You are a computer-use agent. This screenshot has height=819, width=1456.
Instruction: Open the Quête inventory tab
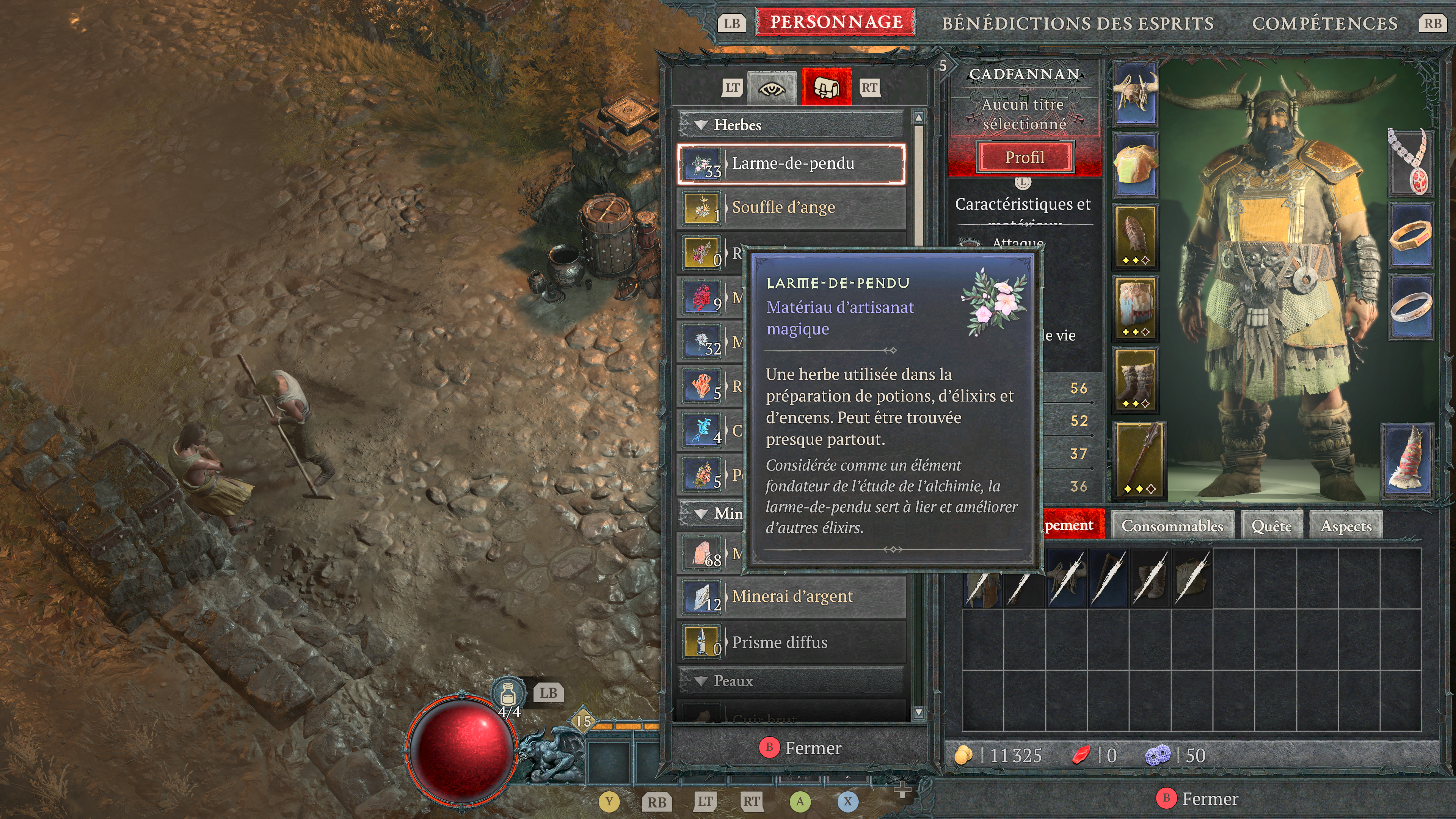click(x=1271, y=526)
